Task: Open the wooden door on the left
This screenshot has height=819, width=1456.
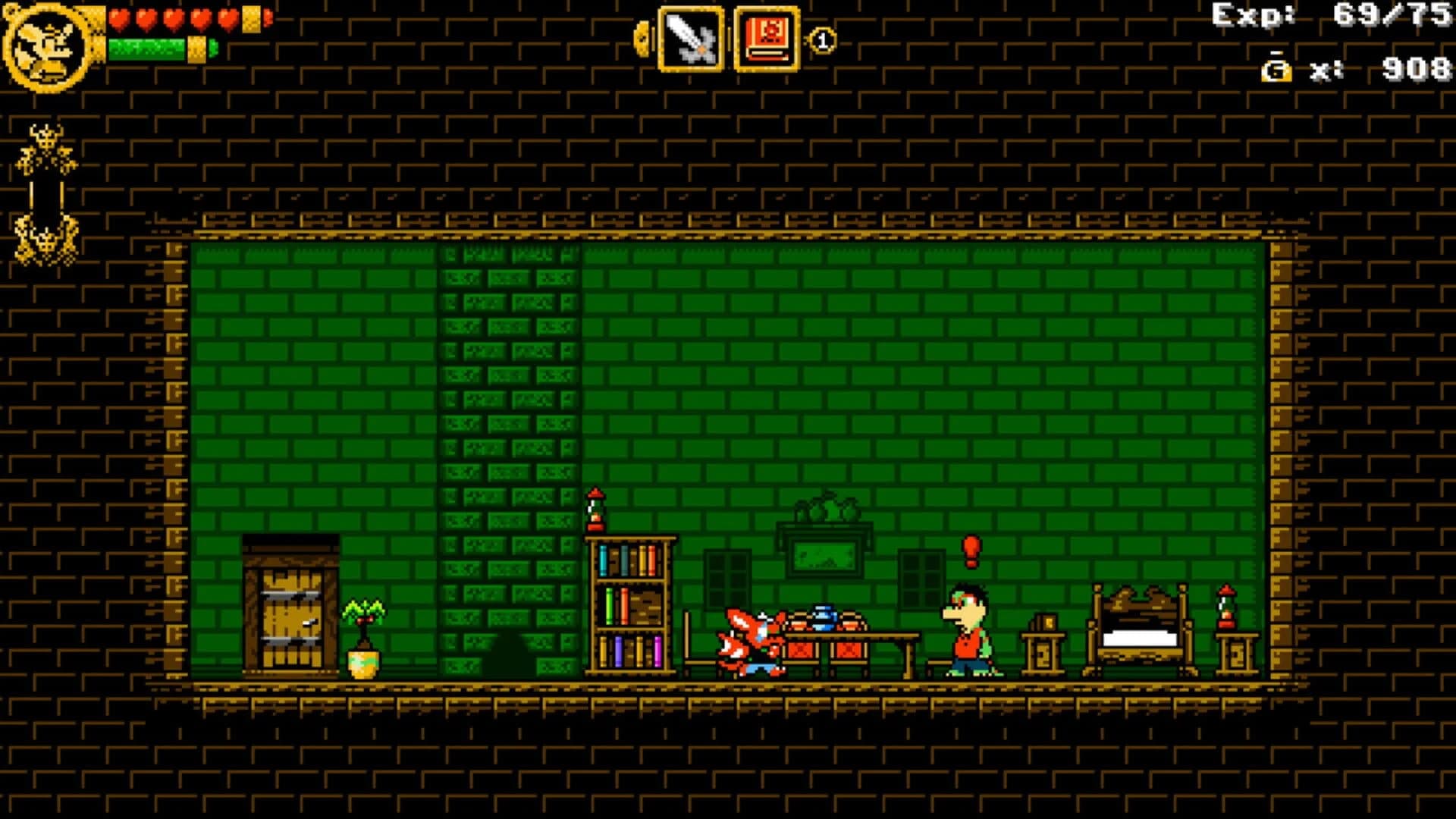Action: [291, 607]
